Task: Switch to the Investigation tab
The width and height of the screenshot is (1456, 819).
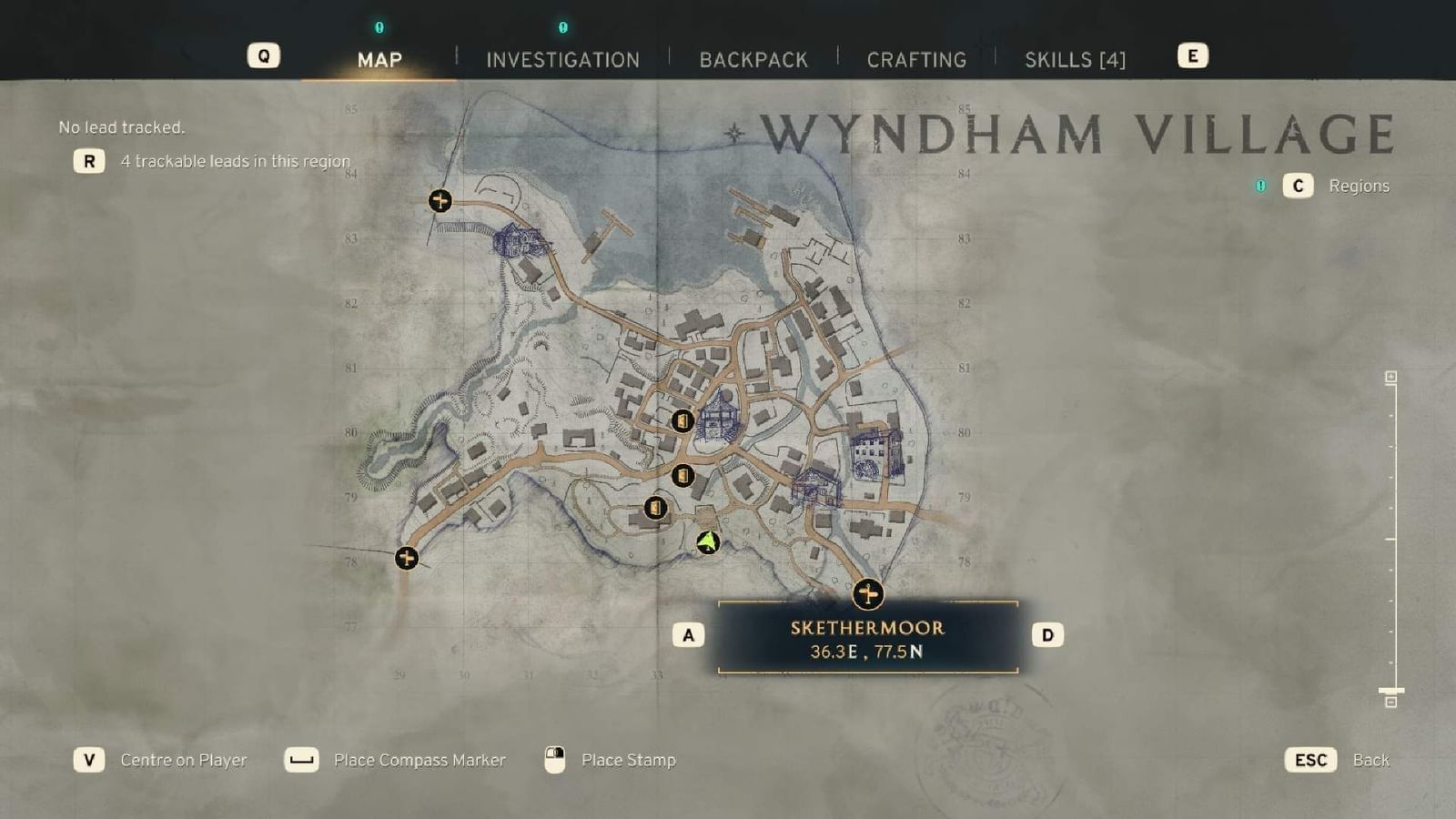Action: (x=562, y=59)
